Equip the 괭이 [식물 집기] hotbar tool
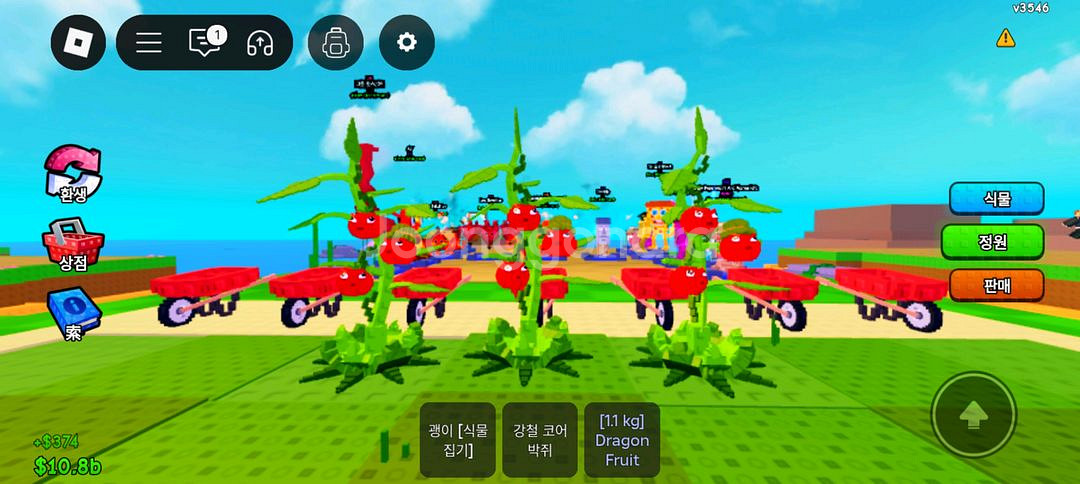The width and height of the screenshot is (1080, 484). coord(457,440)
